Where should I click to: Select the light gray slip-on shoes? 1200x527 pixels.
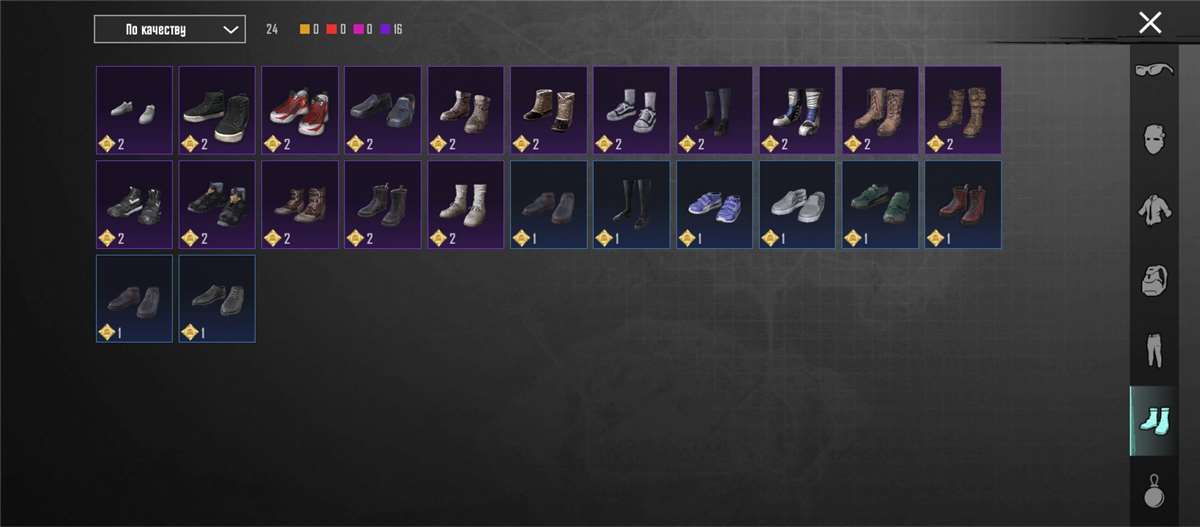[x=798, y=205]
